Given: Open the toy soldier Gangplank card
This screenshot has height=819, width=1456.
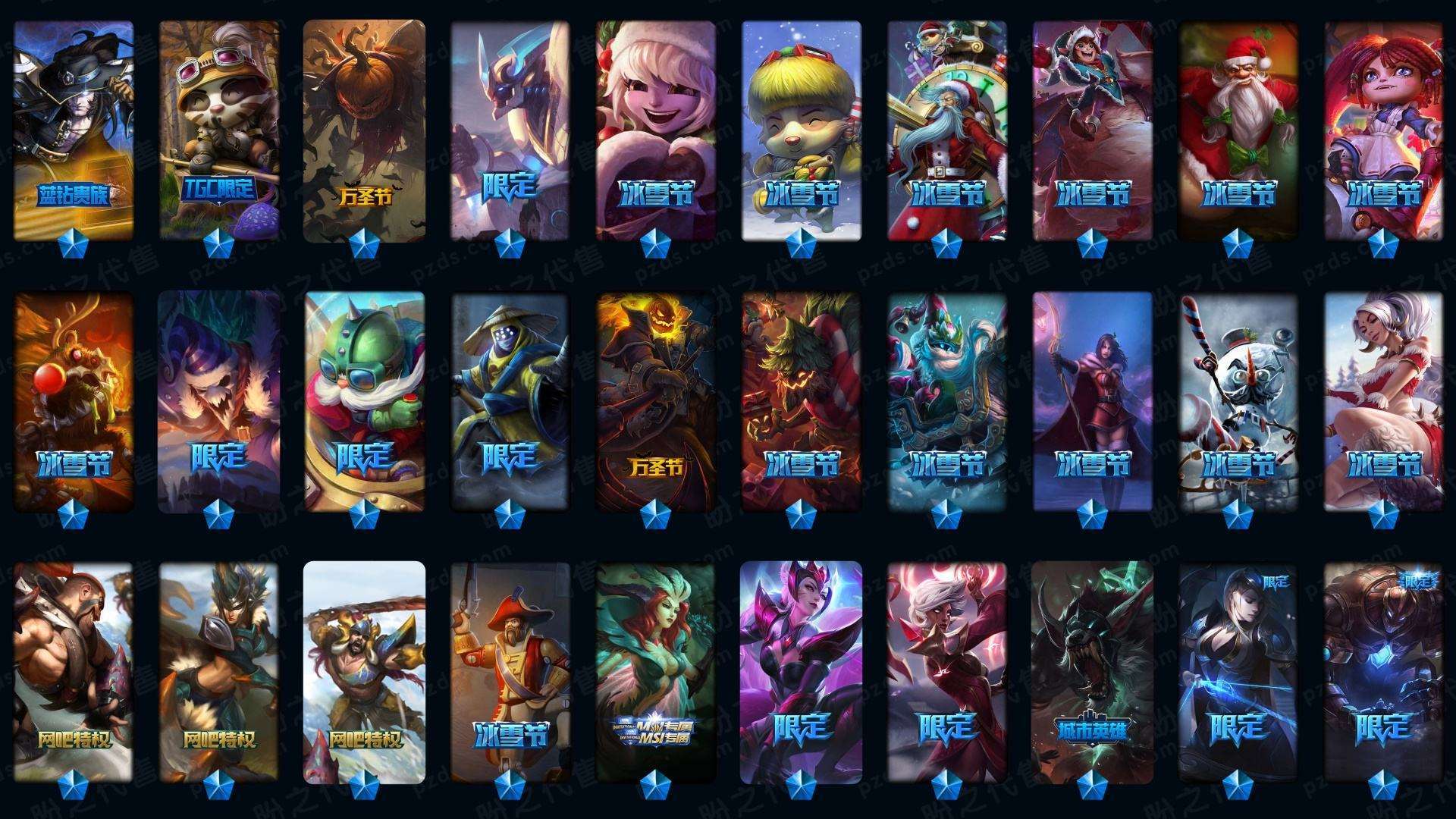Looking at the screenshot, I should [x=510, y=671].
